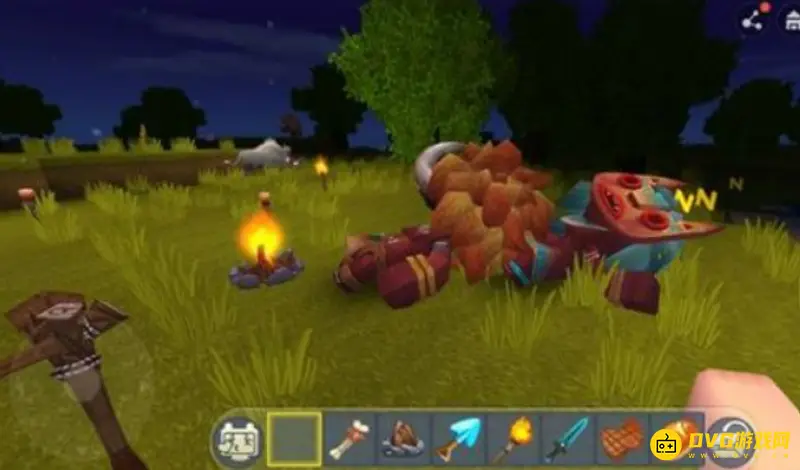Open the share menu
The width and height of the screenshot is (800, 470).
[x=752, y=19]
